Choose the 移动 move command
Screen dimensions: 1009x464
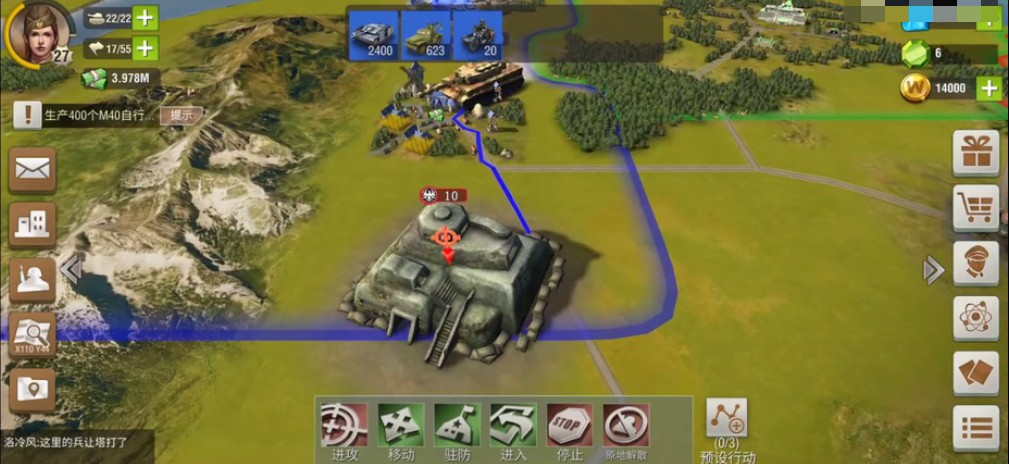(x=401, y=430)
